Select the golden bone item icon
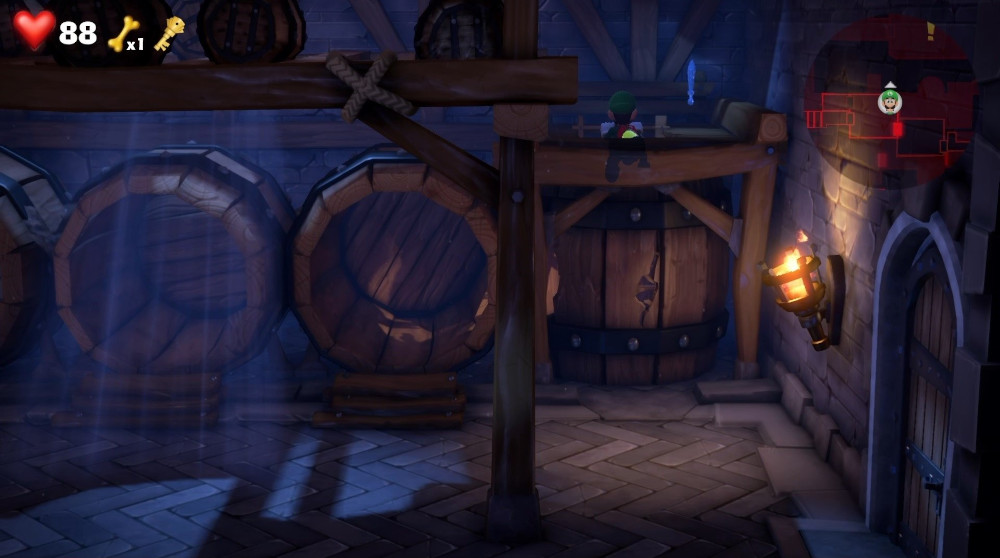Screen dimensions: 1000x558 (x=122, y=33)
